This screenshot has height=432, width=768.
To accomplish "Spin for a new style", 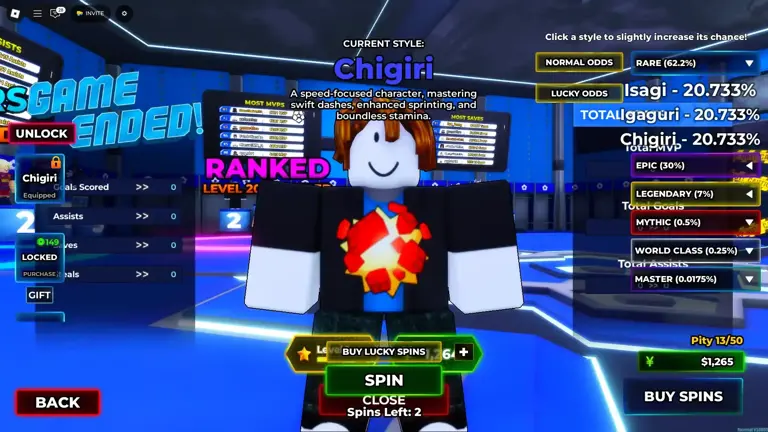I will point(383,380).
